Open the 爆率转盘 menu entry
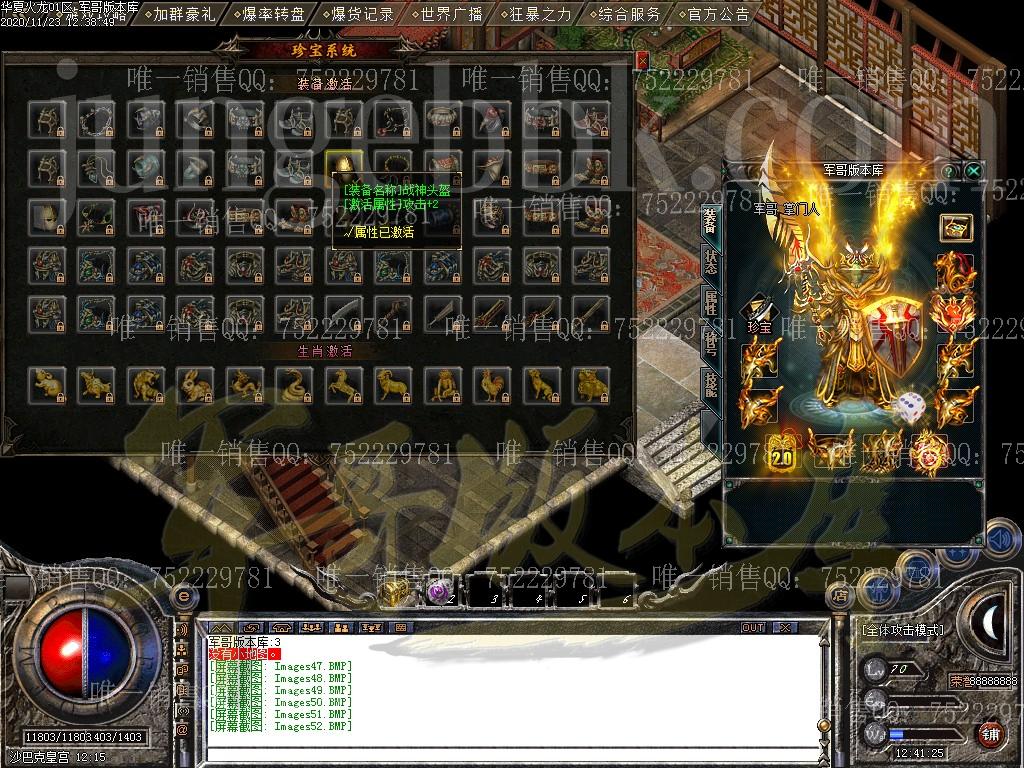The height and width of the screenshot is (768, 1024). (272, 14)
